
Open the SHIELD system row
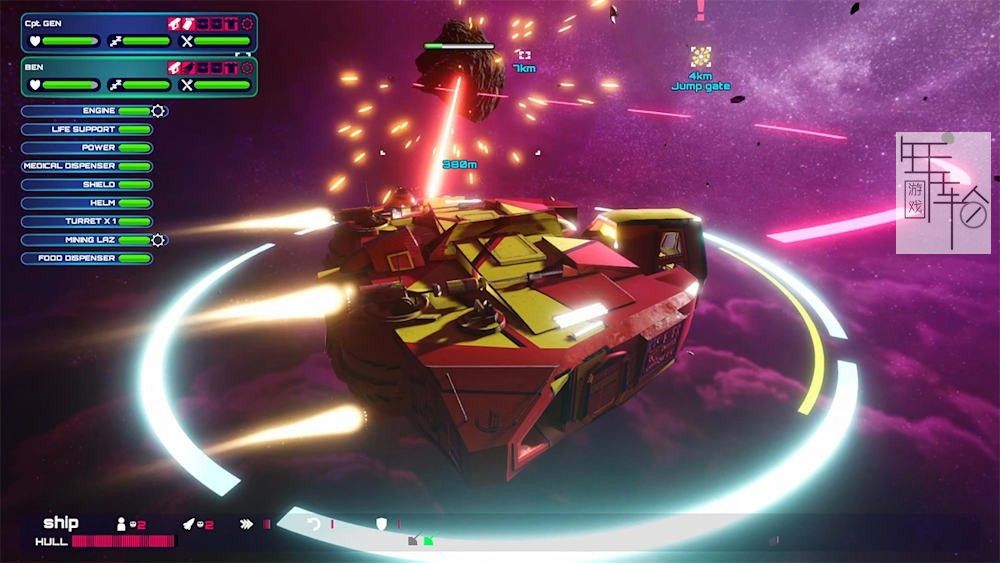tap(86, 184)
